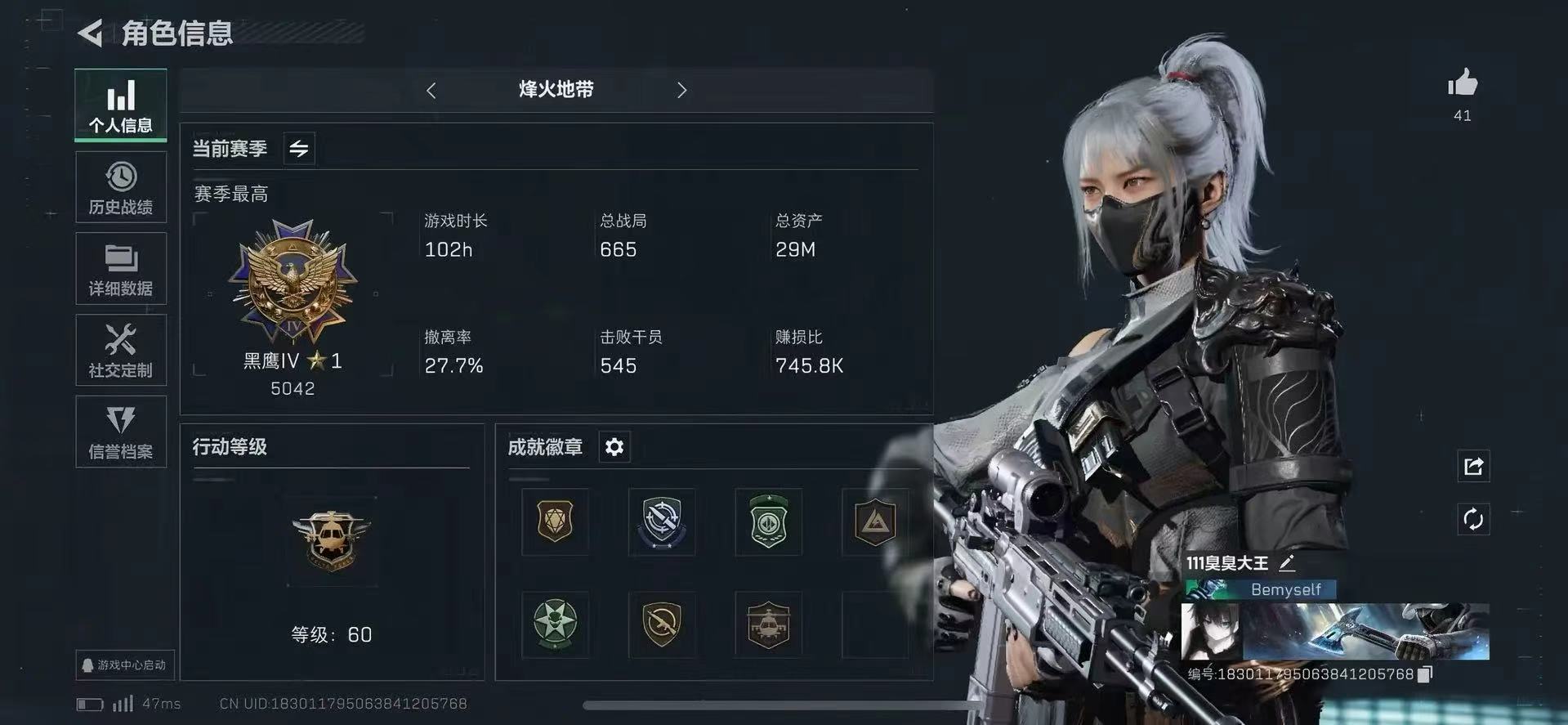1568x725 pixels.
Task: Select the 社交定制 tab
Action: pyautogui.click(x=121, y=351)
